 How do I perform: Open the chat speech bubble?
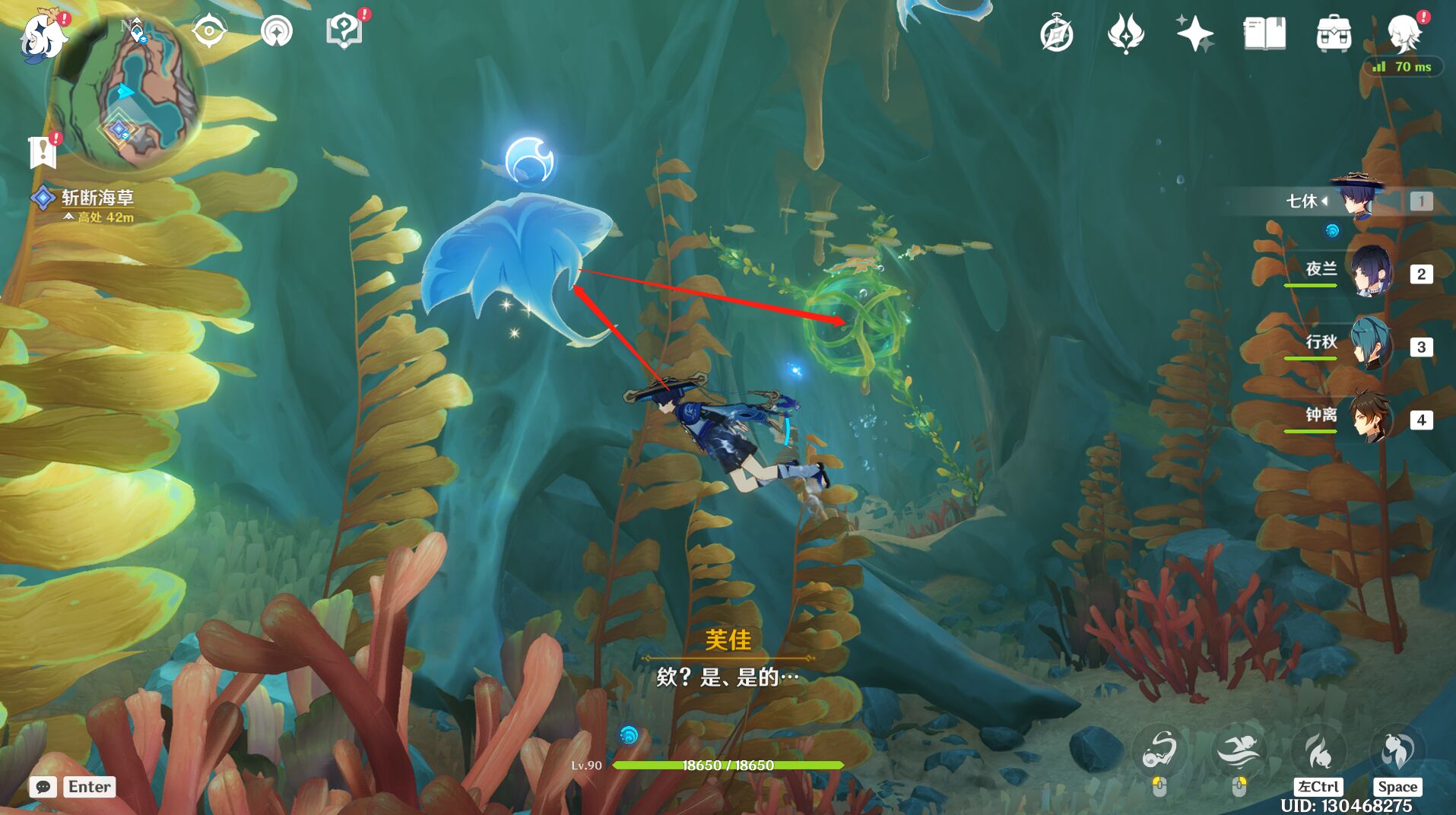(x=43, y=787)
